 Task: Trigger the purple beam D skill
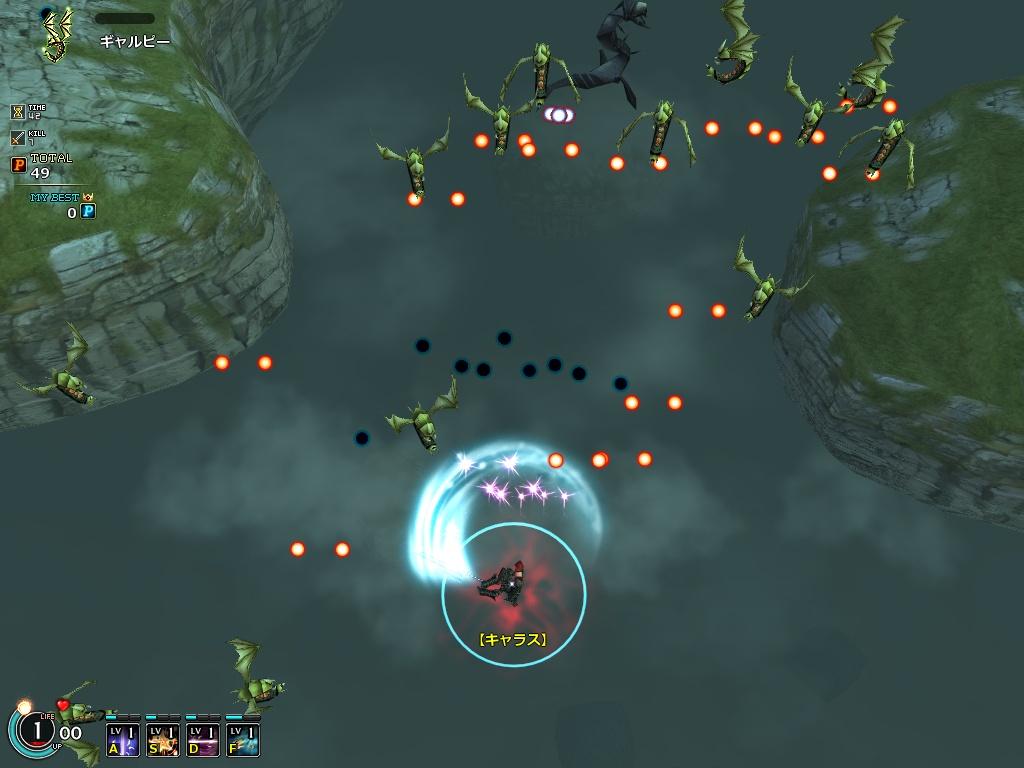[203, 739]
